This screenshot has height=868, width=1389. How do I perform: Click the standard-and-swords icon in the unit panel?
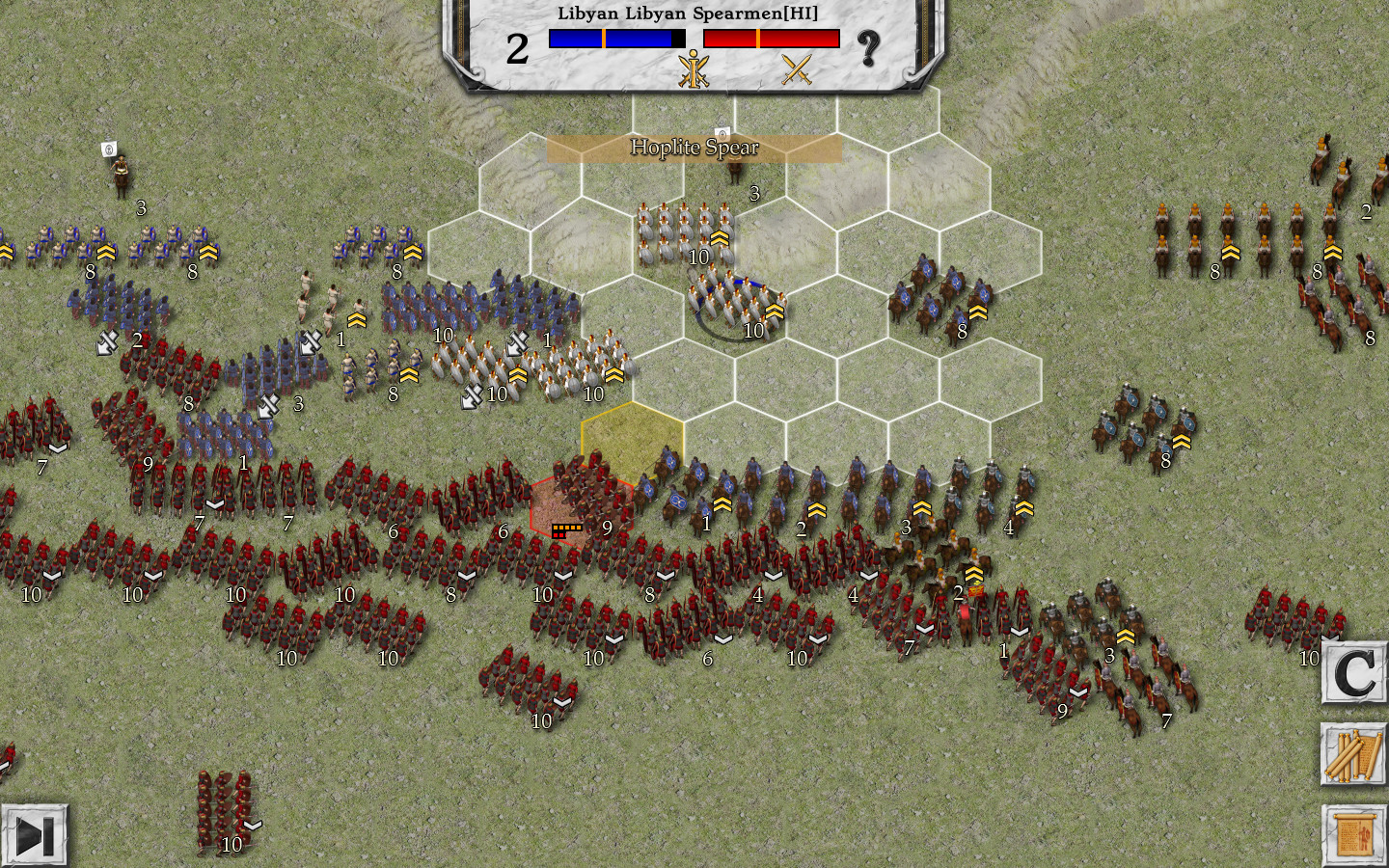point(693,70)
